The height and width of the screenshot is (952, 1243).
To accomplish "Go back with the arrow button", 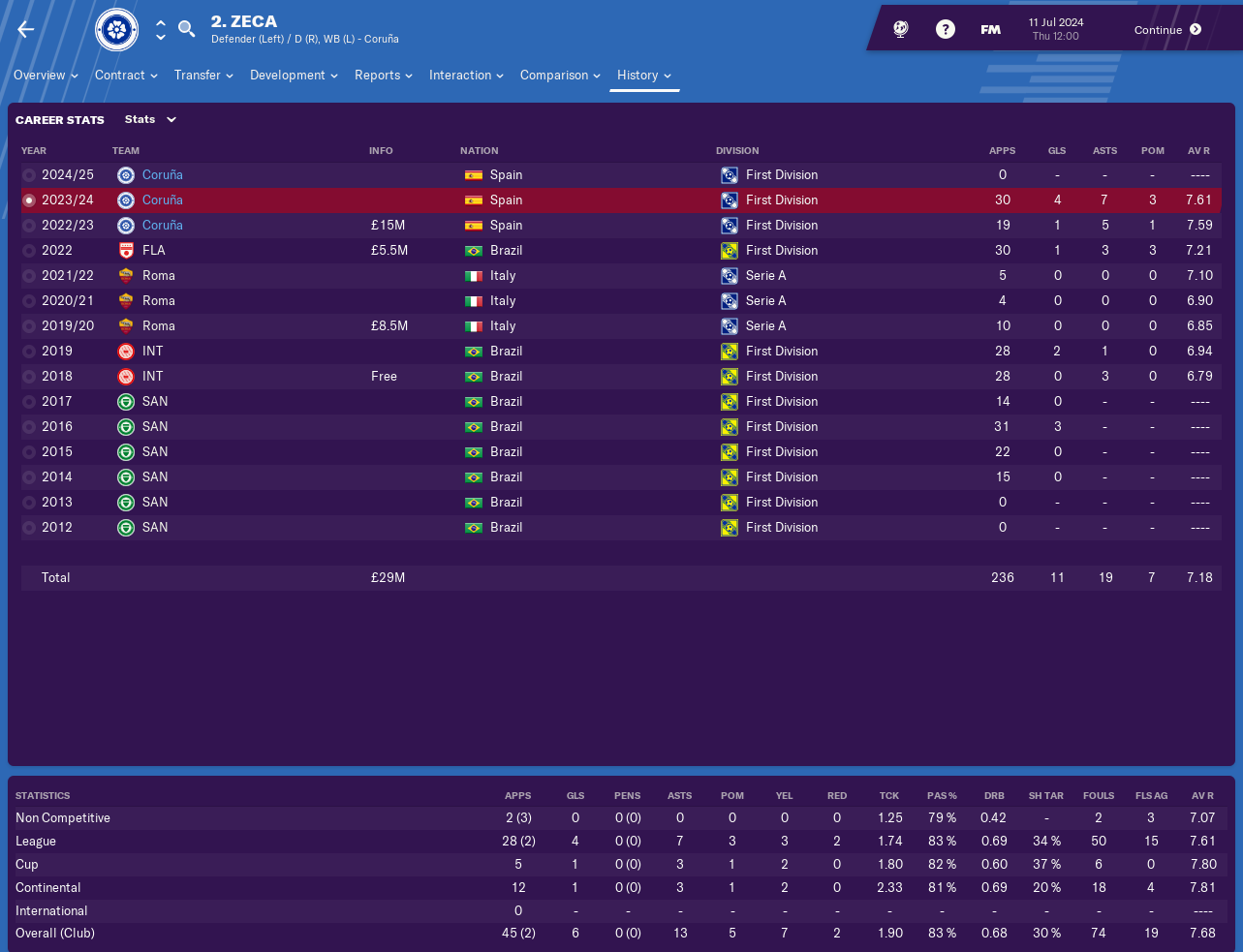I will 26,29.
